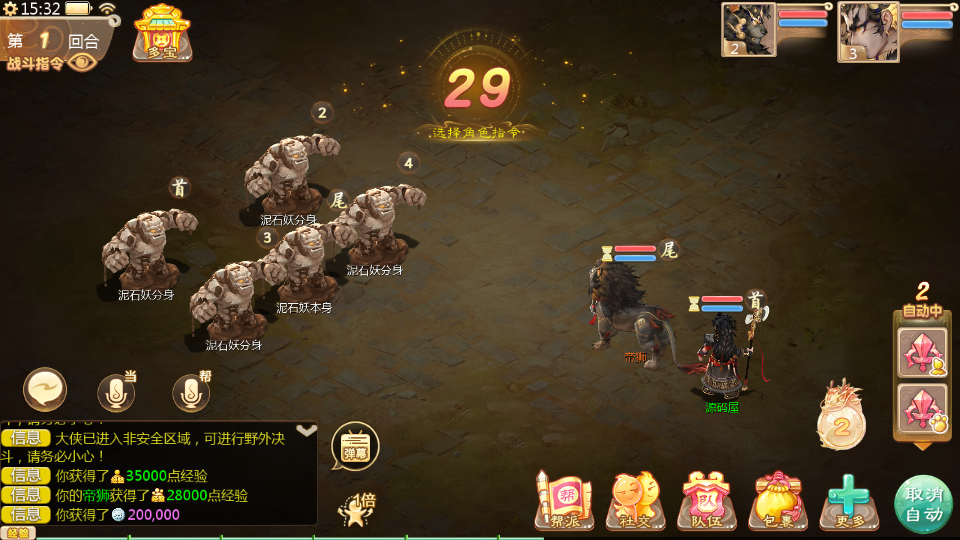Open the 多宝 treasure shop icon
Image resolution: width=960 pixels, height=540 pixels.
(x=162, y=32)
